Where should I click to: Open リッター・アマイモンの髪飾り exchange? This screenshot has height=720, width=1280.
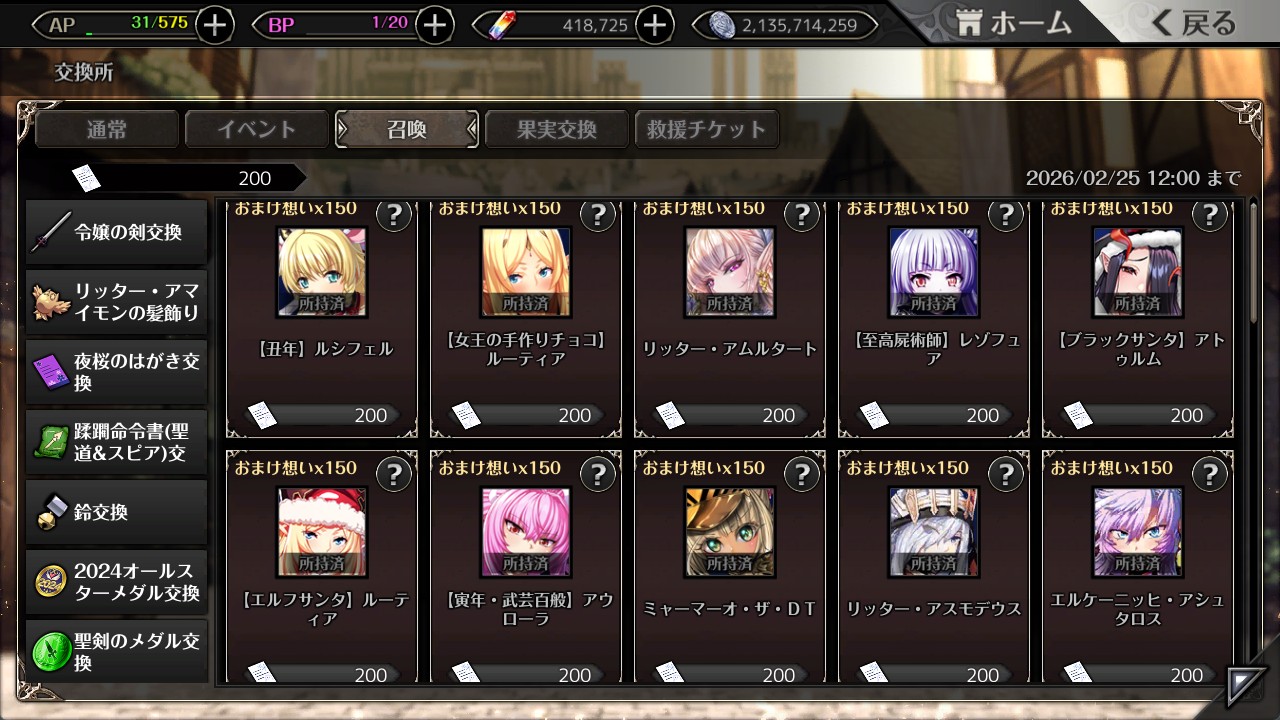coord(117,302)
